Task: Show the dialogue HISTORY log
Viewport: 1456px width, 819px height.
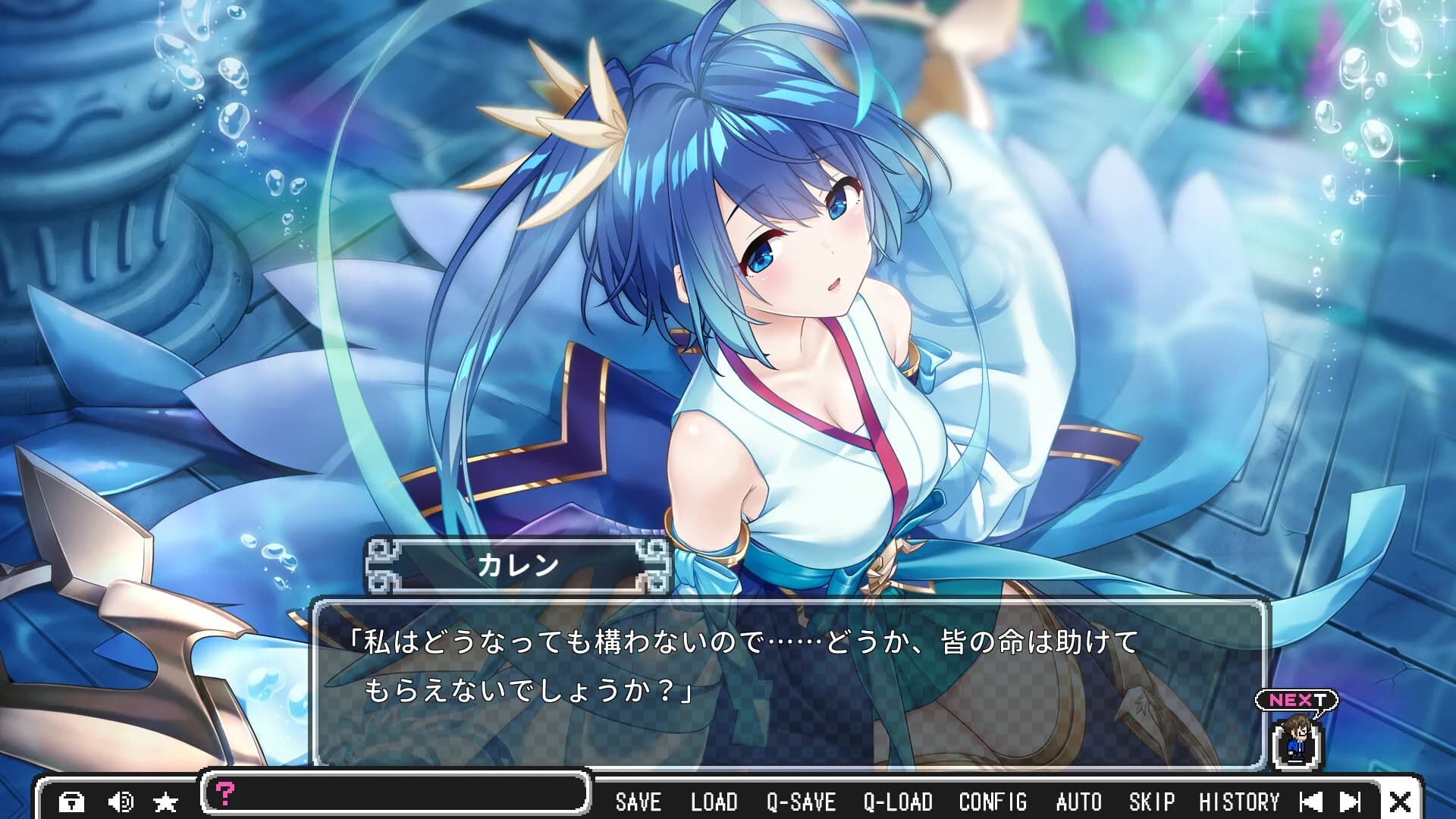Action: tap(1238, 802)
